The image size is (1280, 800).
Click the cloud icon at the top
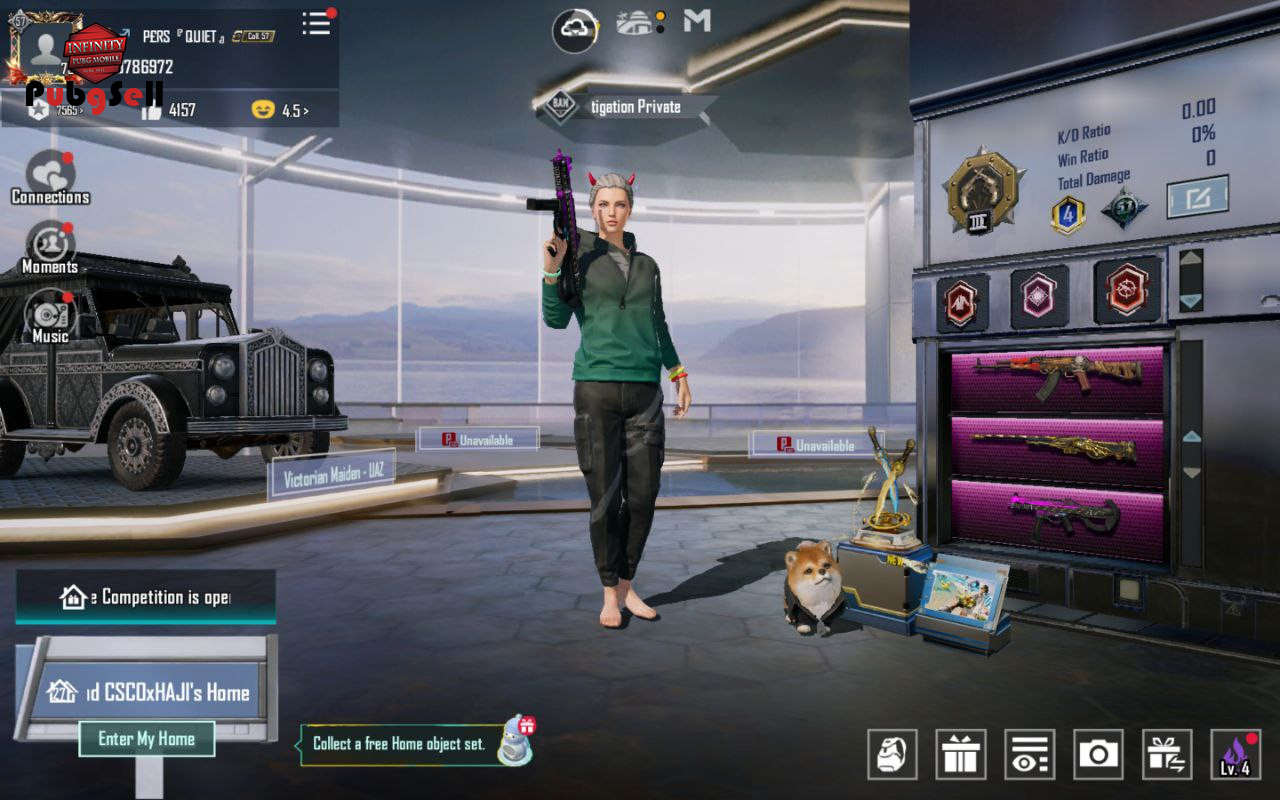(576, 30)
